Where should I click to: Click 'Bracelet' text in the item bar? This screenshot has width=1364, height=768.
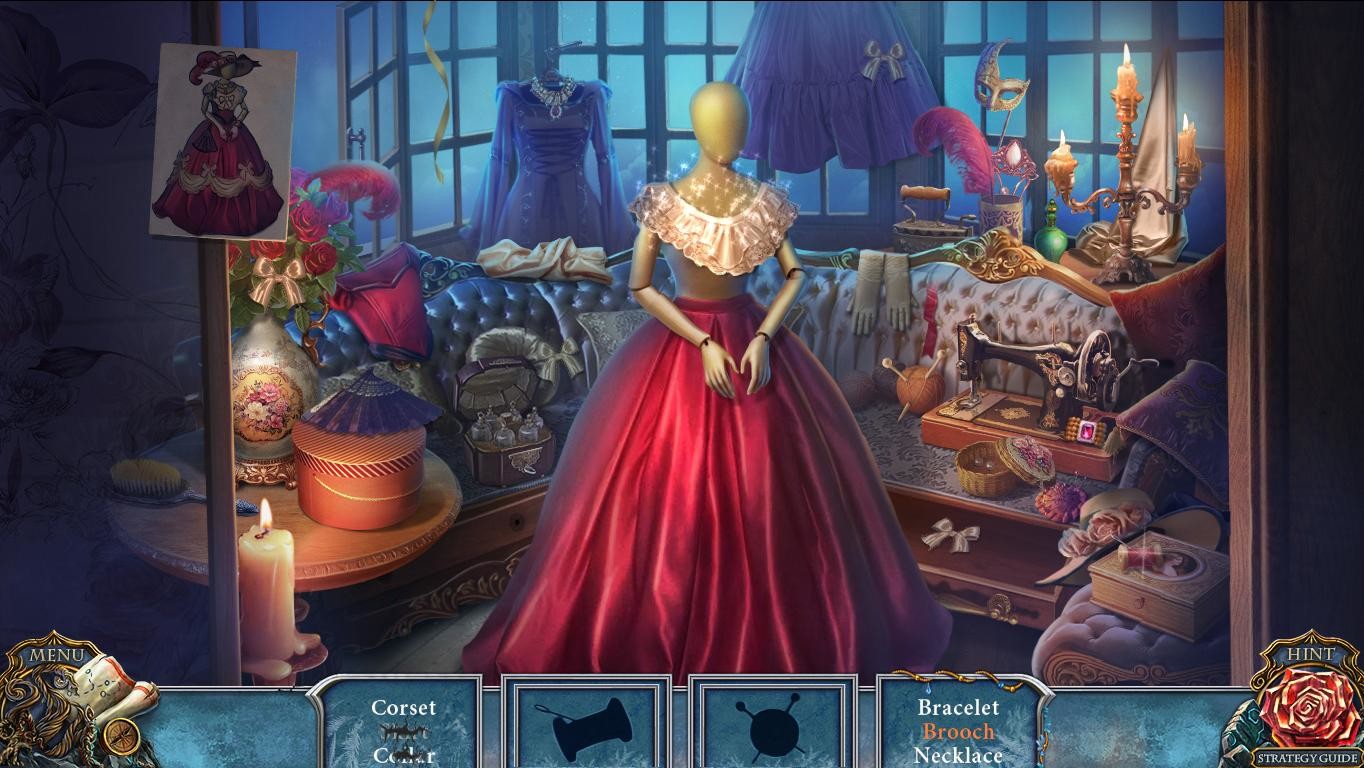958,707
